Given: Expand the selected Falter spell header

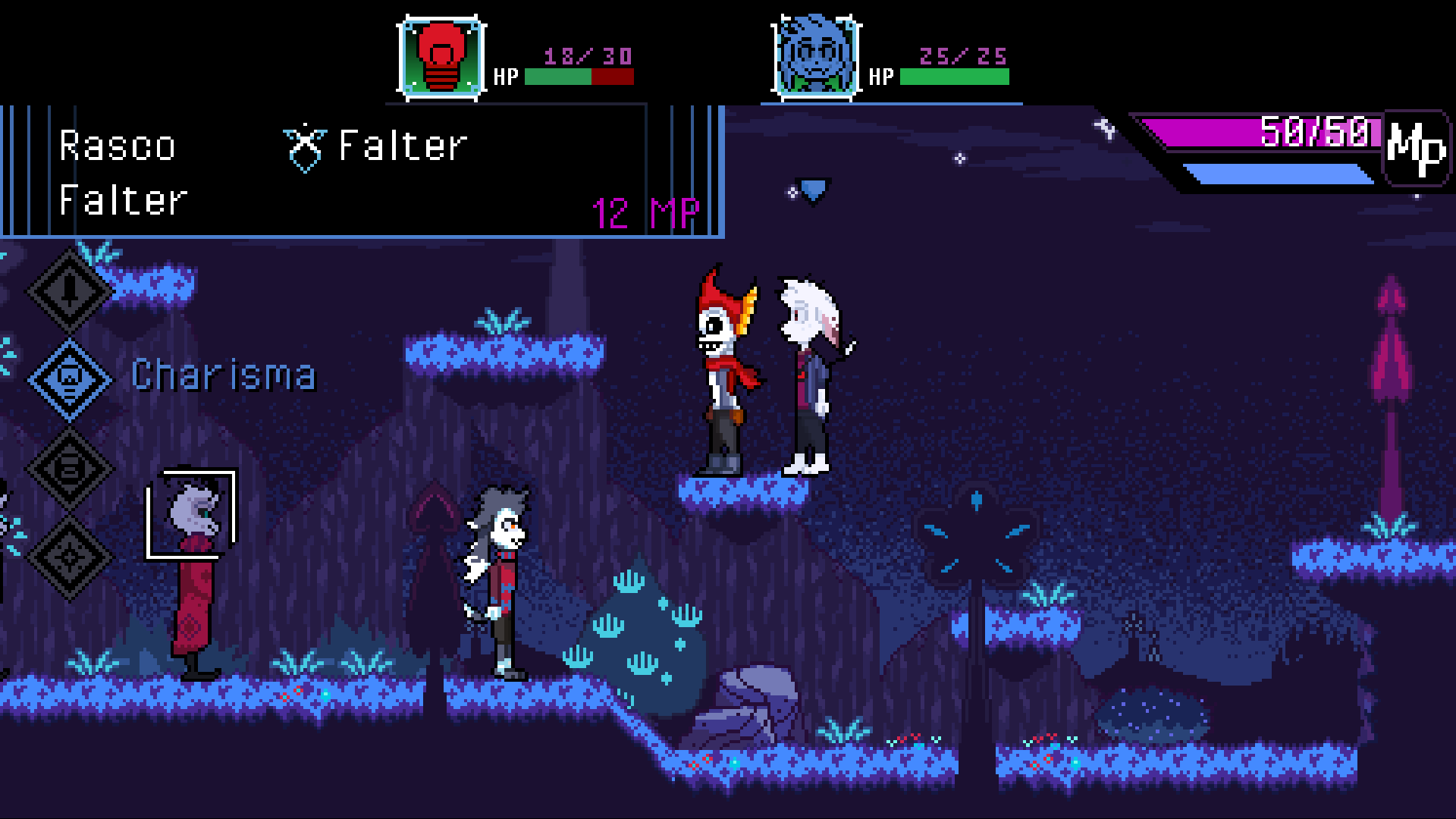Looking at the screenshot, I should pos(400,146).
